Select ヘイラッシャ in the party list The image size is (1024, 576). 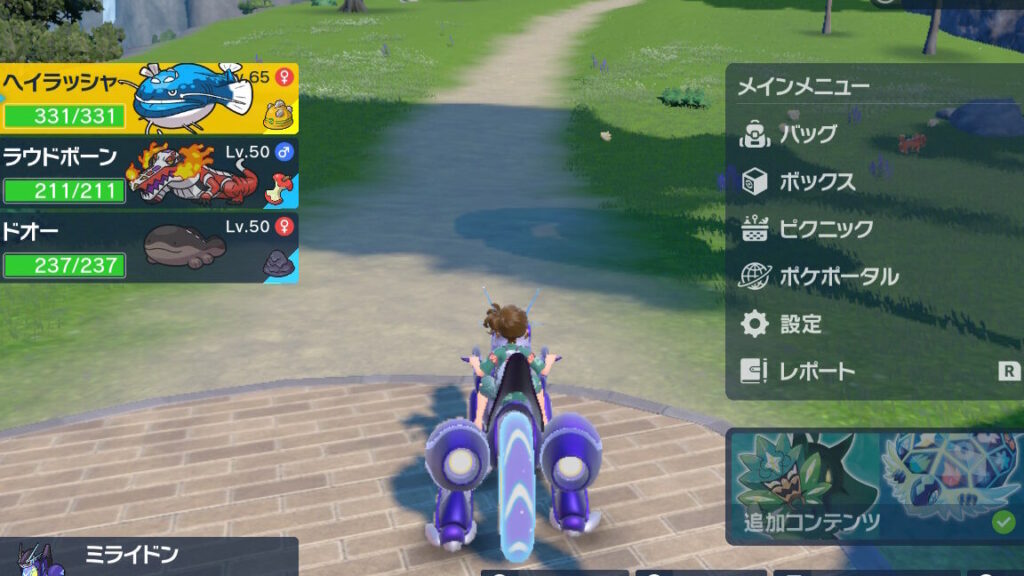click(148, 99)
